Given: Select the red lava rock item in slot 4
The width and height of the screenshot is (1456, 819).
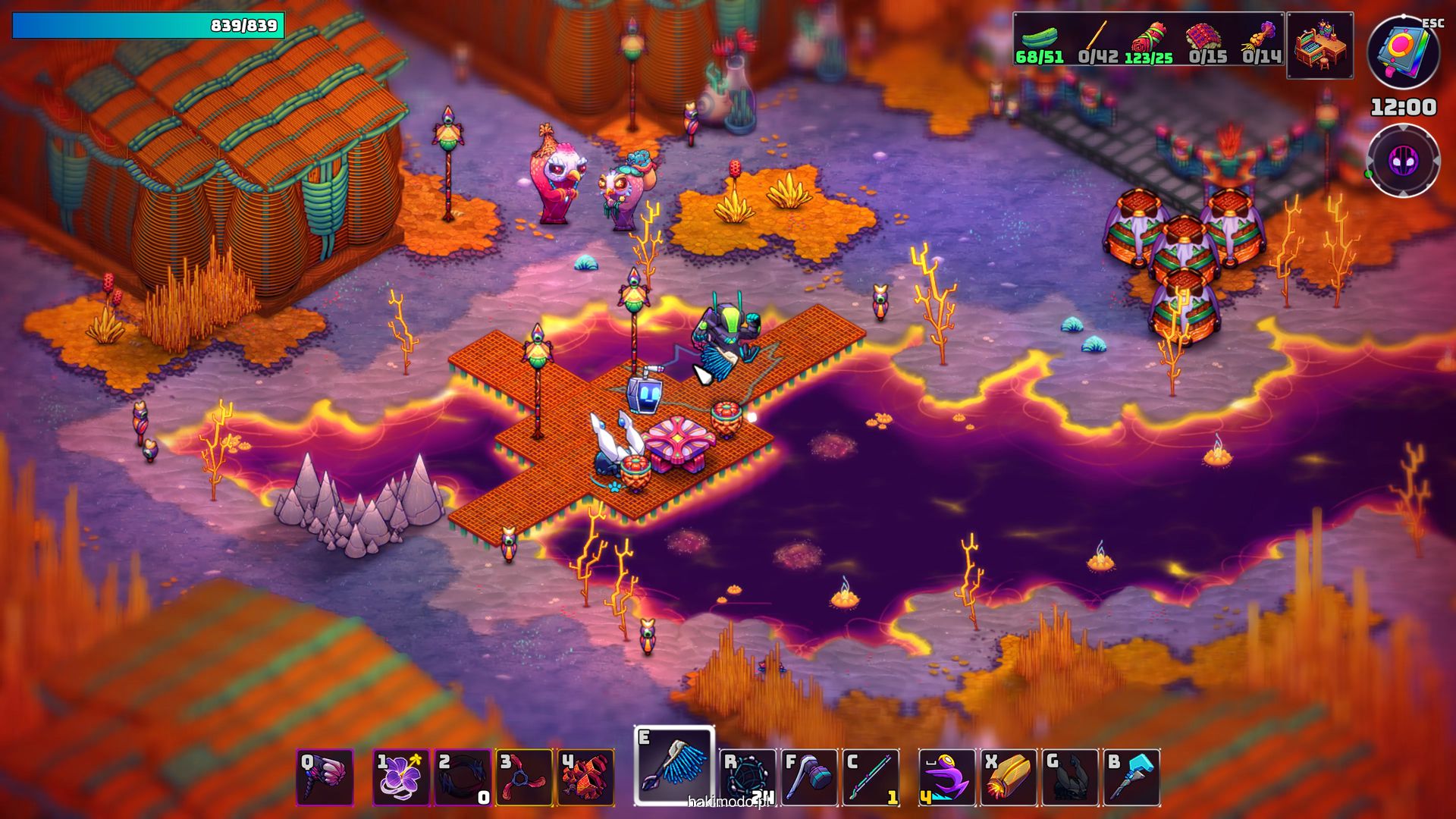Looking at the screenshot, I should 585,777.
